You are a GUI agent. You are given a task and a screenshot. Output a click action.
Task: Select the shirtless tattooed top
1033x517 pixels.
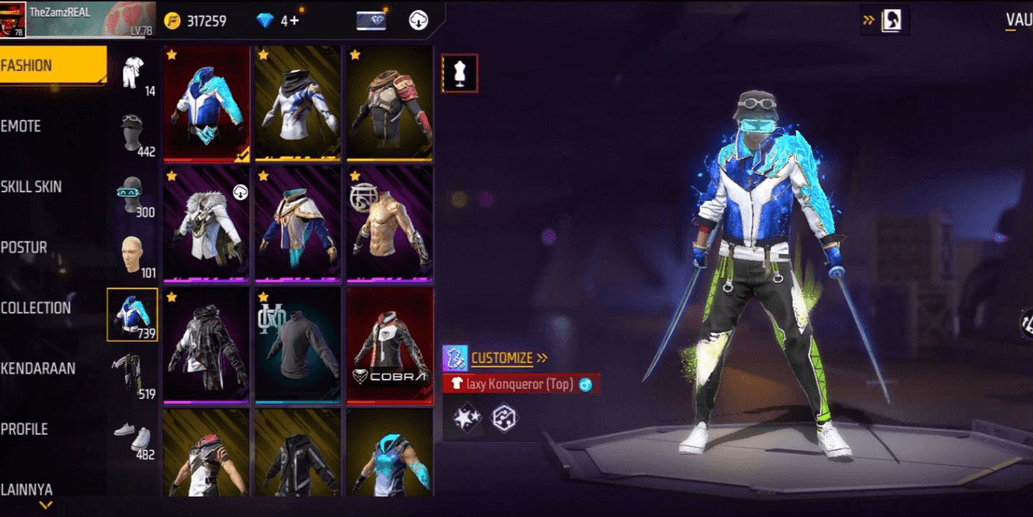click(x=389, y=224)
